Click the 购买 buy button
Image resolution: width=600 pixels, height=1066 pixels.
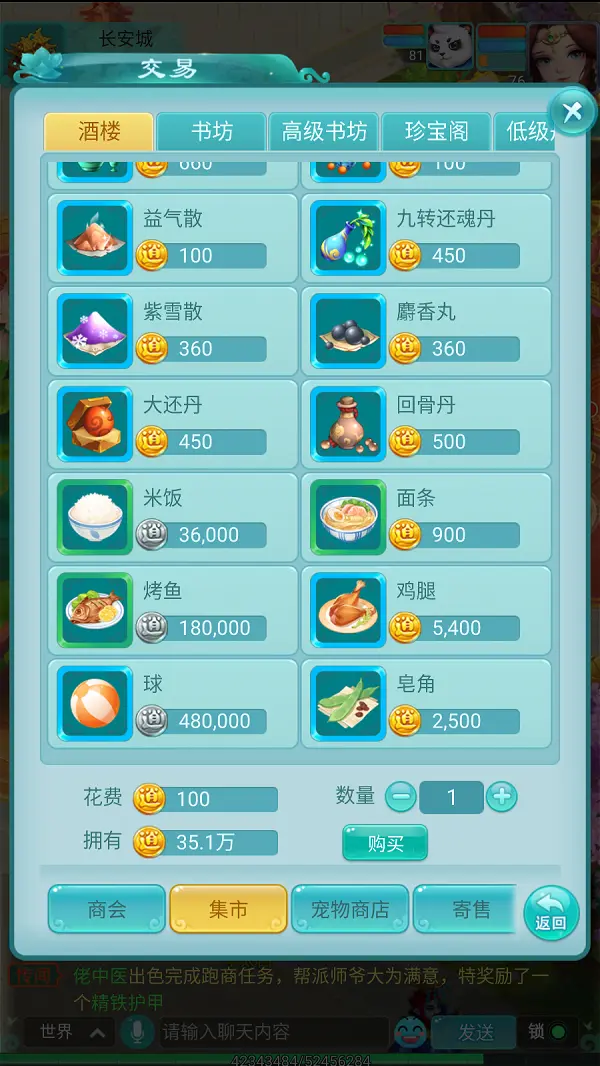coord(385,843)
